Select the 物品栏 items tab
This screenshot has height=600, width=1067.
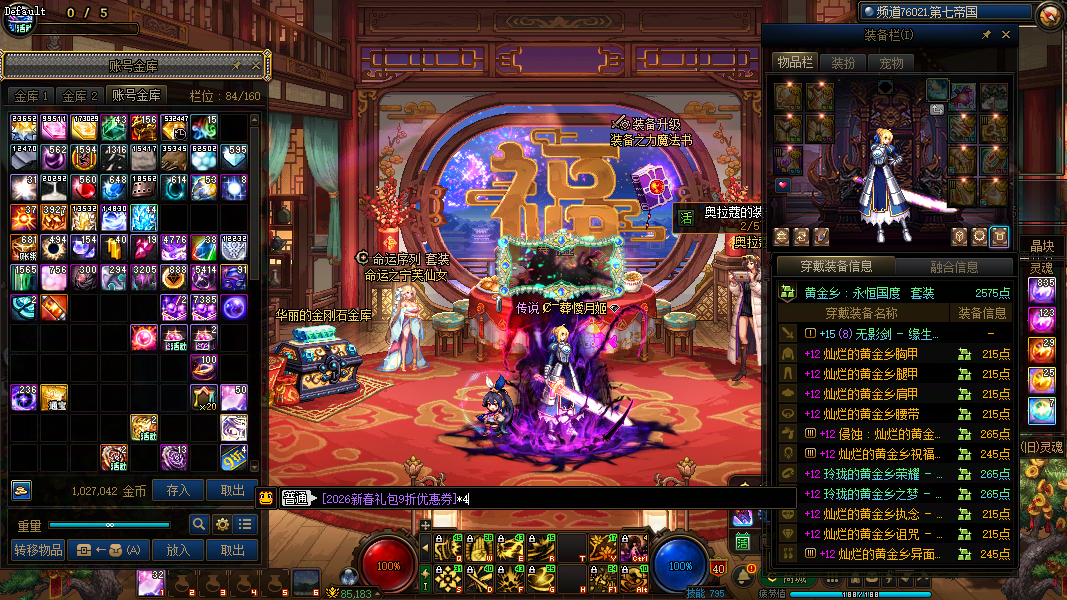pyautogui.click(x=795, y=63)
